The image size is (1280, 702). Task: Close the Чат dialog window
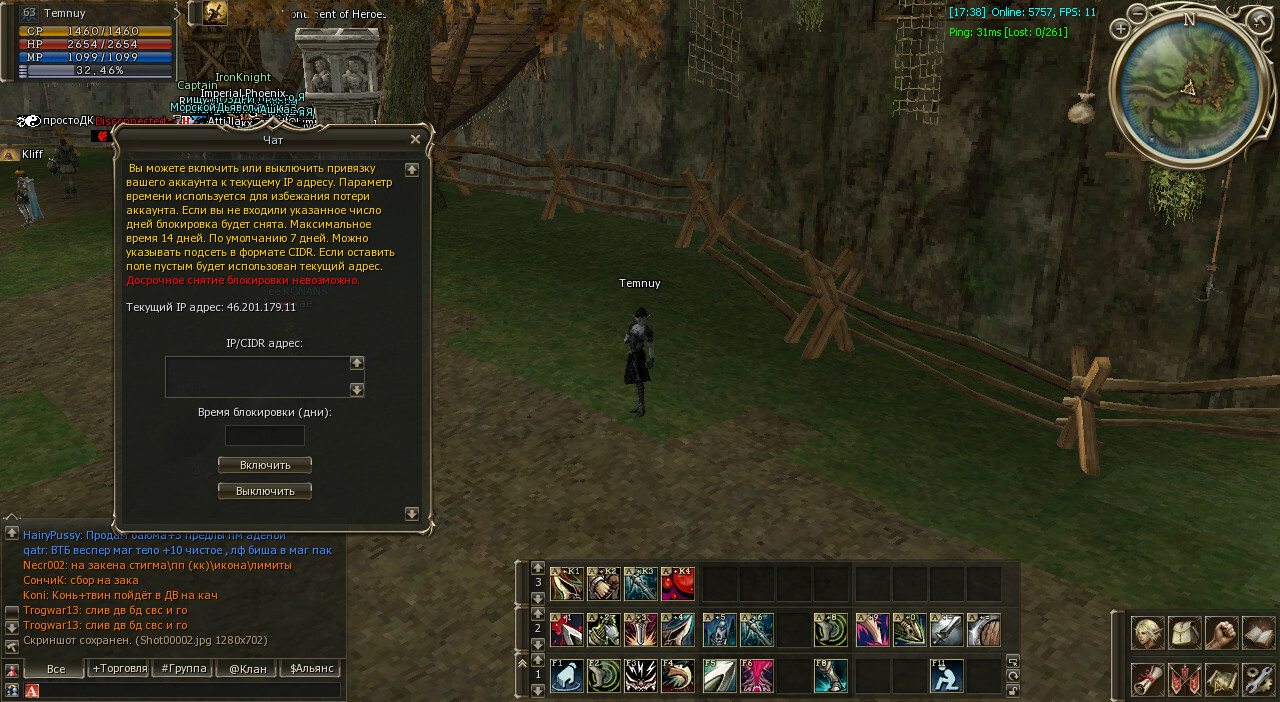click(x=416, y=139)
